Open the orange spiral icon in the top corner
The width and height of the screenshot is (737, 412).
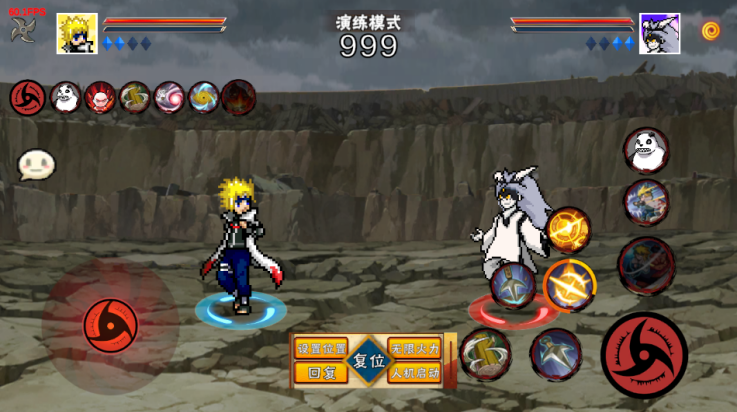711,30
